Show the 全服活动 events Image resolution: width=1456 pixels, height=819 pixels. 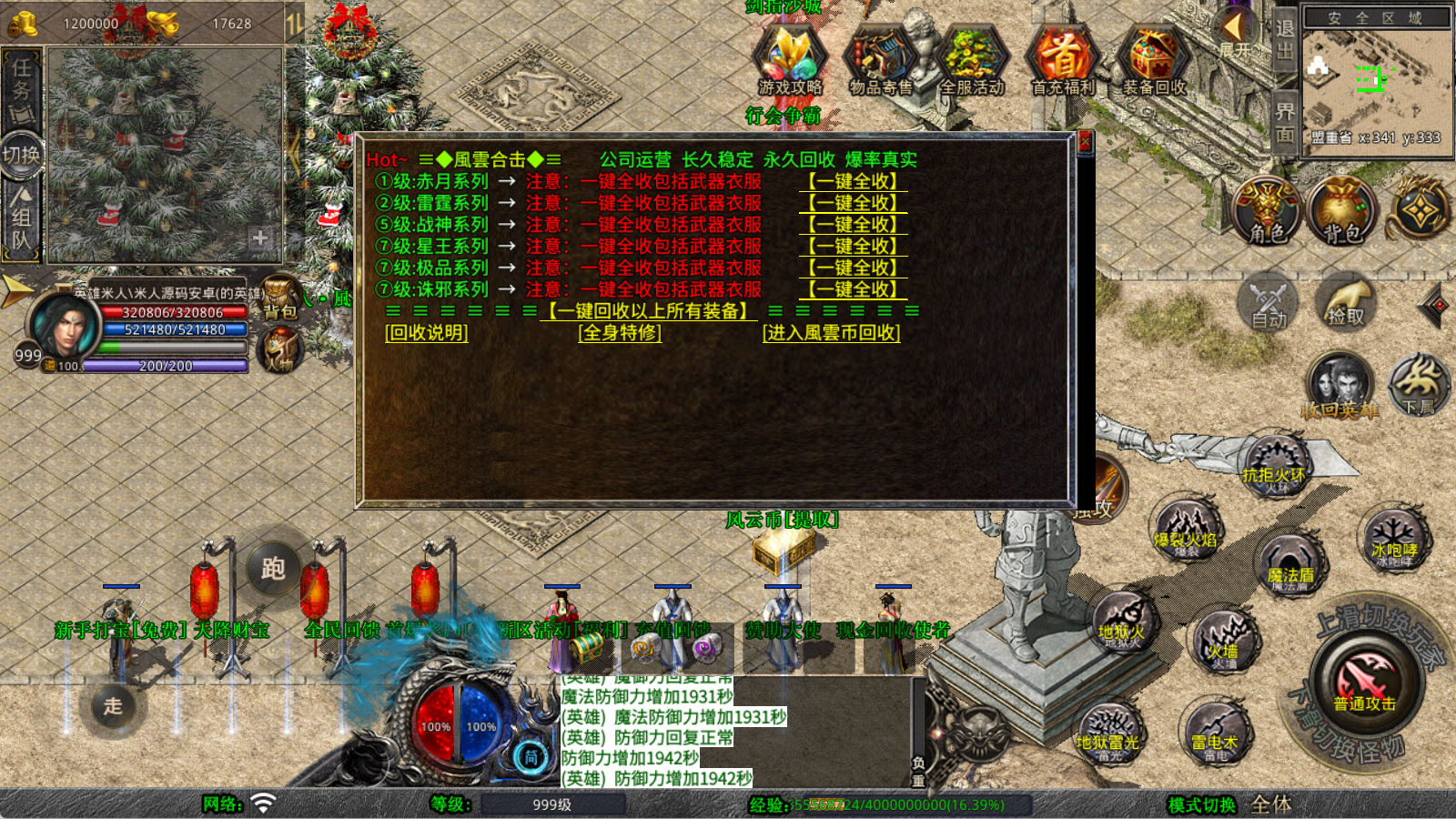click(972, 60)
